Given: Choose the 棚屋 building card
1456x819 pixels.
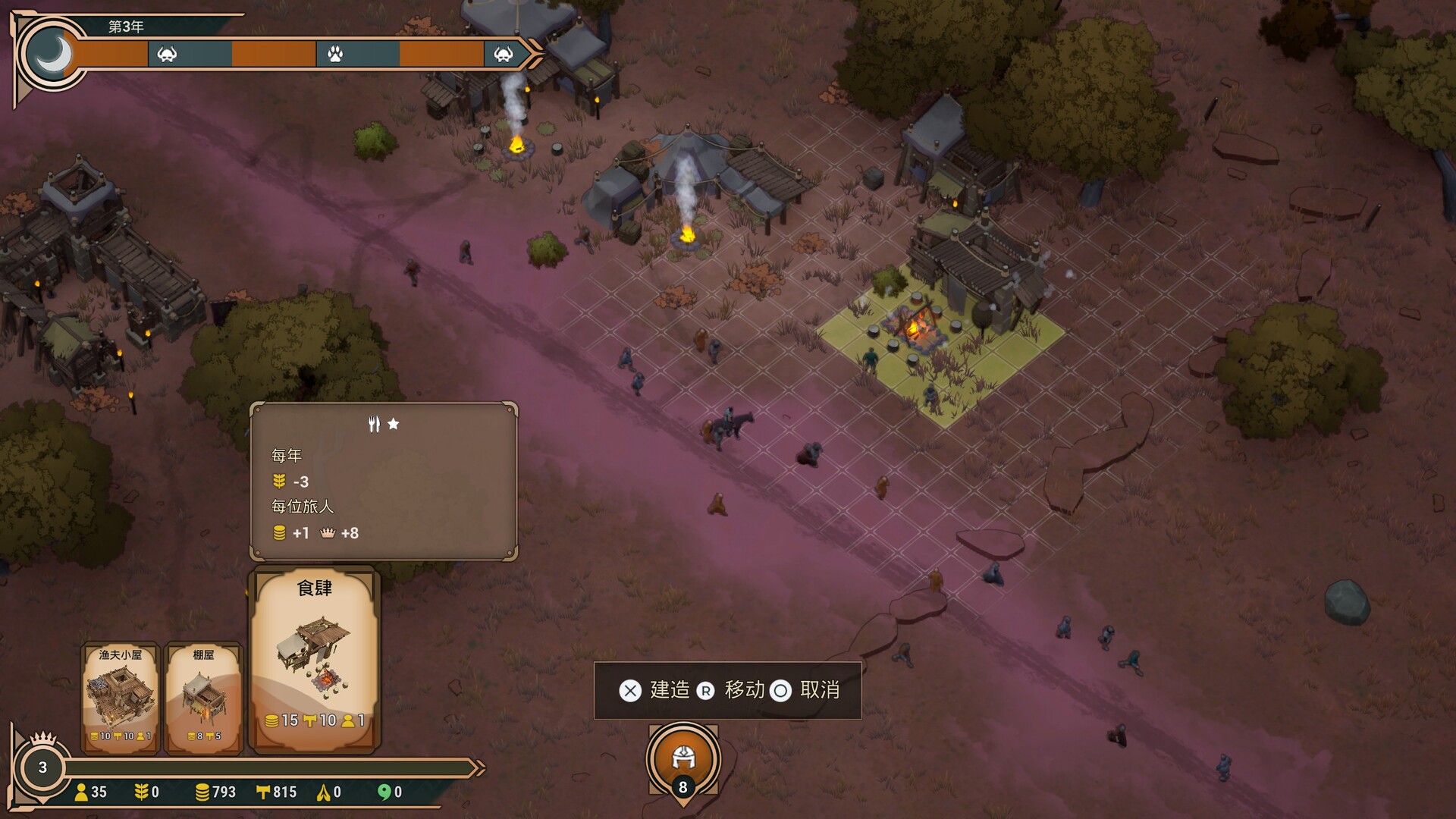Looking at the screenshot, I should (203, 697).
